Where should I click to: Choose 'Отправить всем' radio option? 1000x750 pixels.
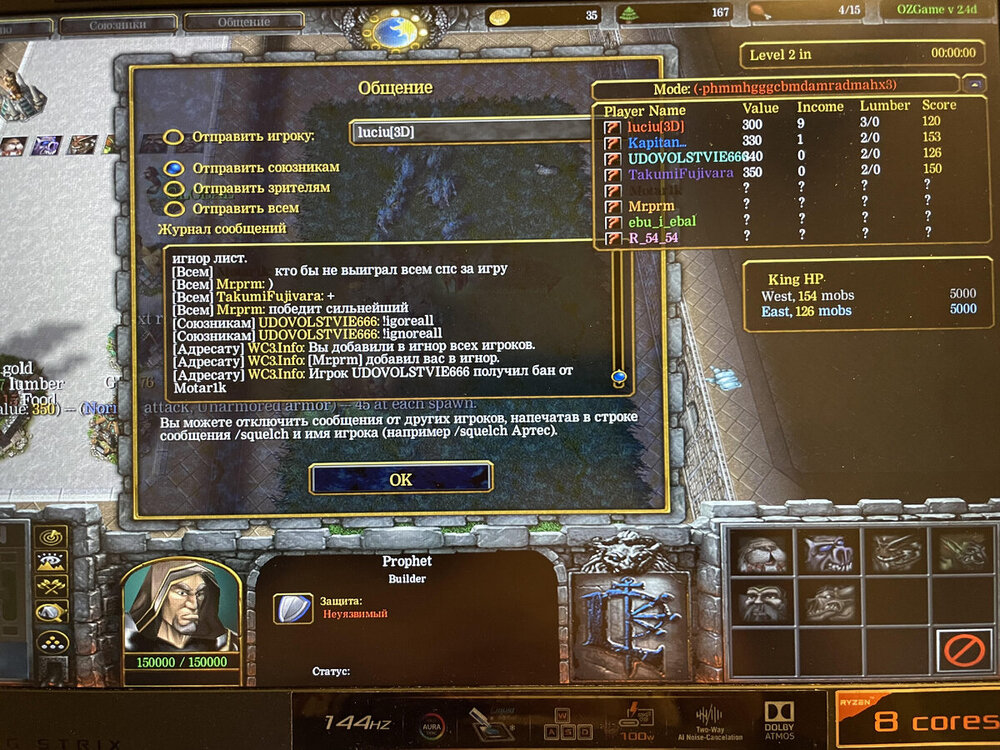pos(174,209)
